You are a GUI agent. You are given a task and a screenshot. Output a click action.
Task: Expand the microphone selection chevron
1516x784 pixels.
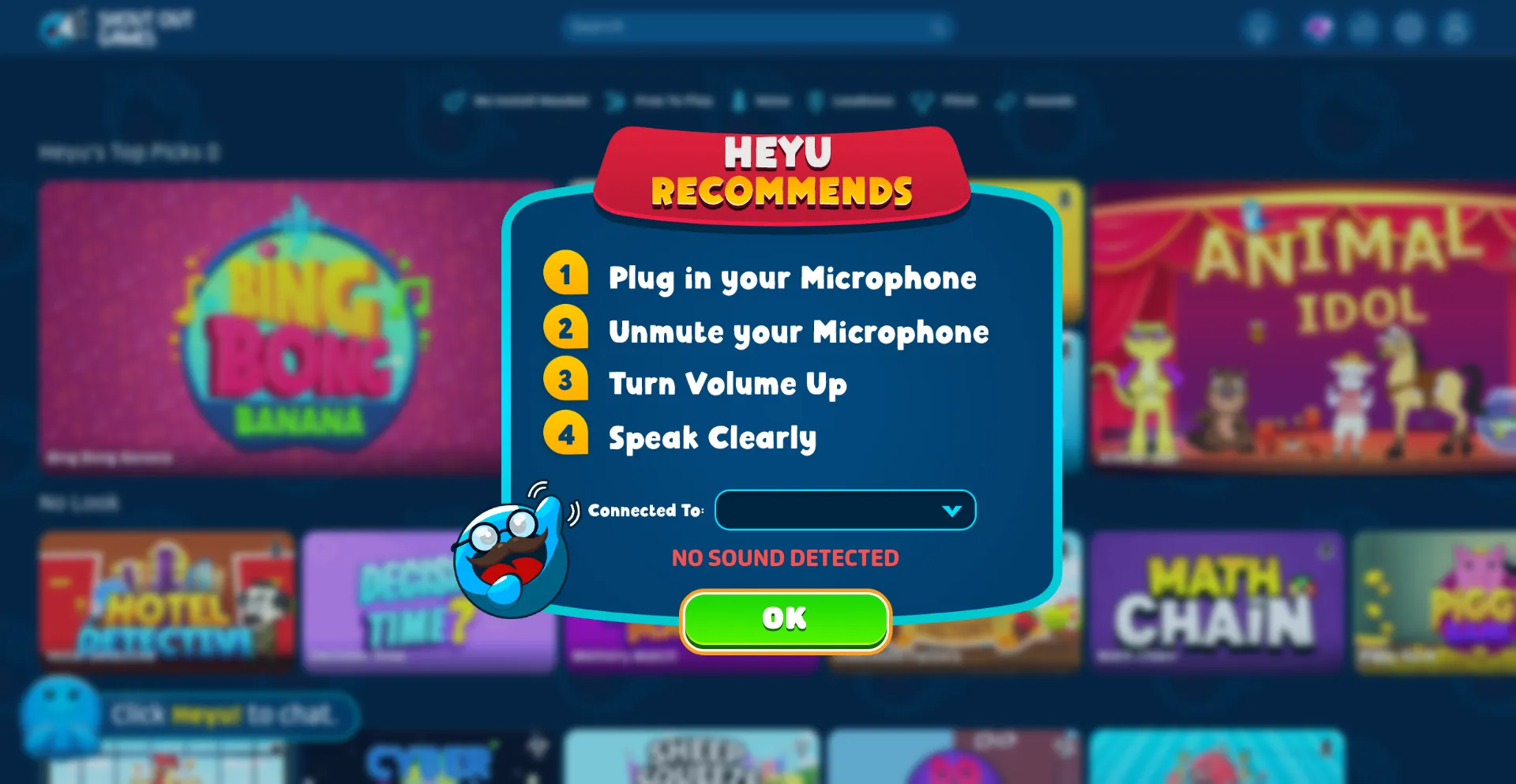tap(953, 510)
